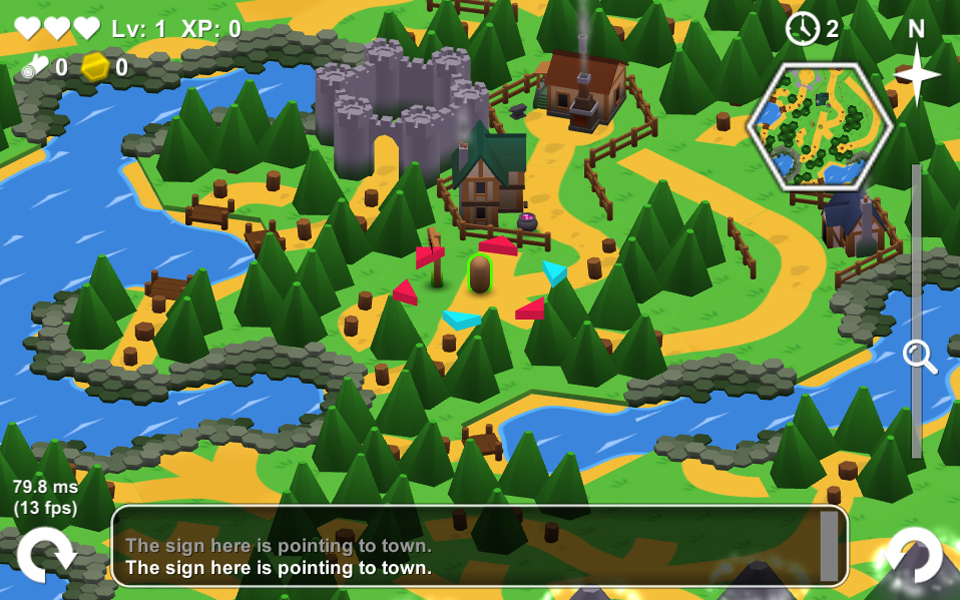Screen dimensions: 960x600
Task: Click the message log scrollbar
Action: 829,546
